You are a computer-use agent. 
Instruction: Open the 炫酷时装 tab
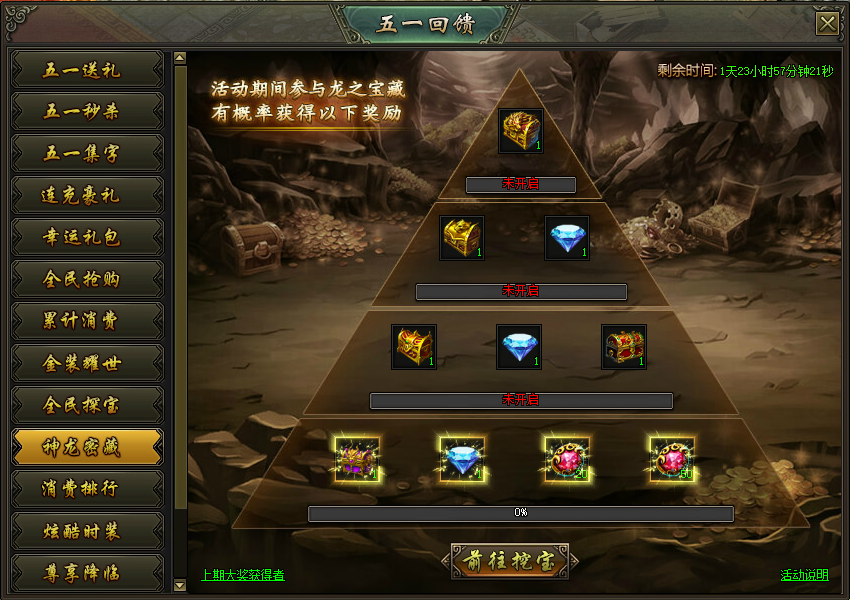click(x=87, y=531)
